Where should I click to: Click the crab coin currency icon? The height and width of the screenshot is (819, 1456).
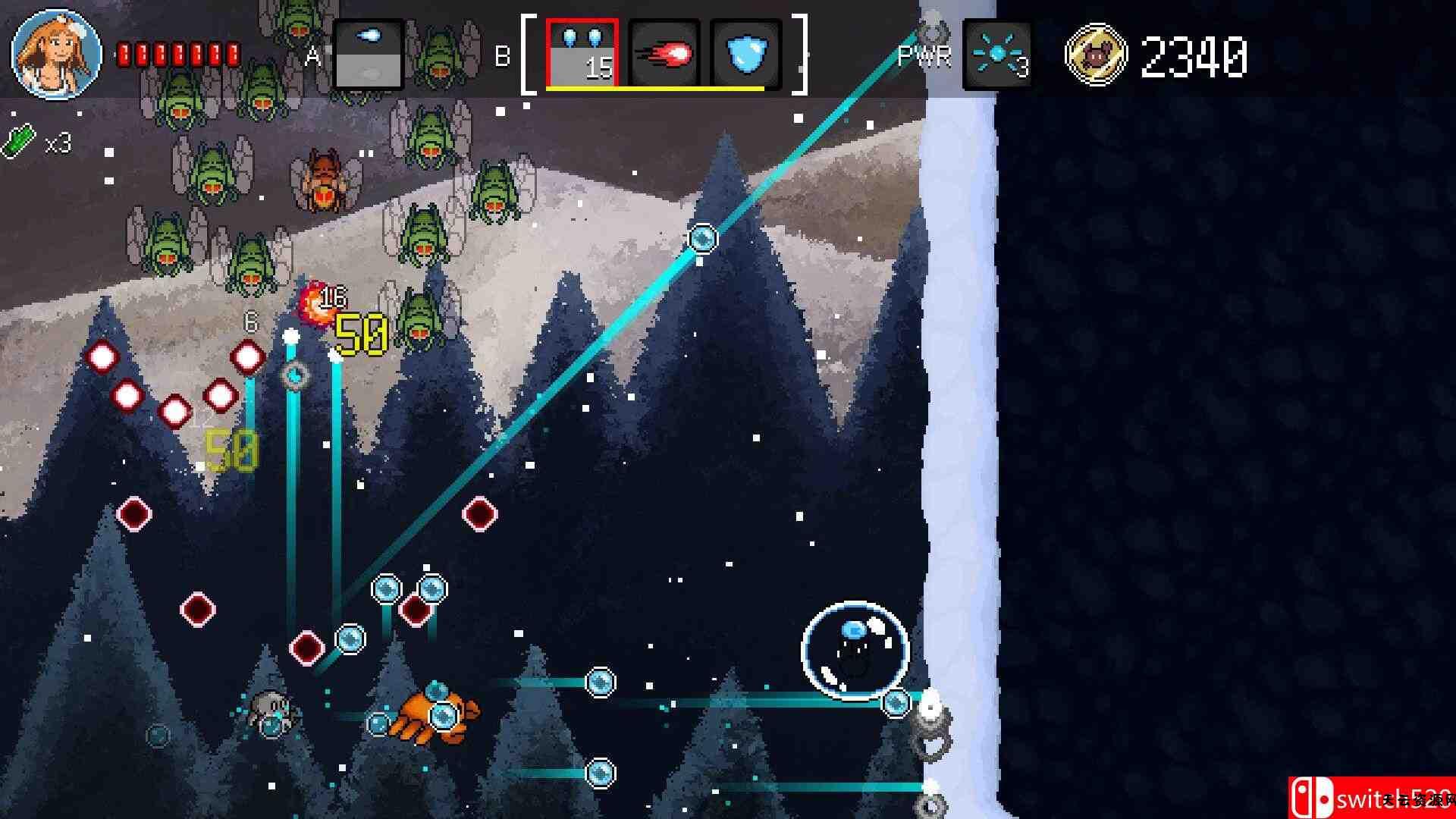[x=1095, y=55]
